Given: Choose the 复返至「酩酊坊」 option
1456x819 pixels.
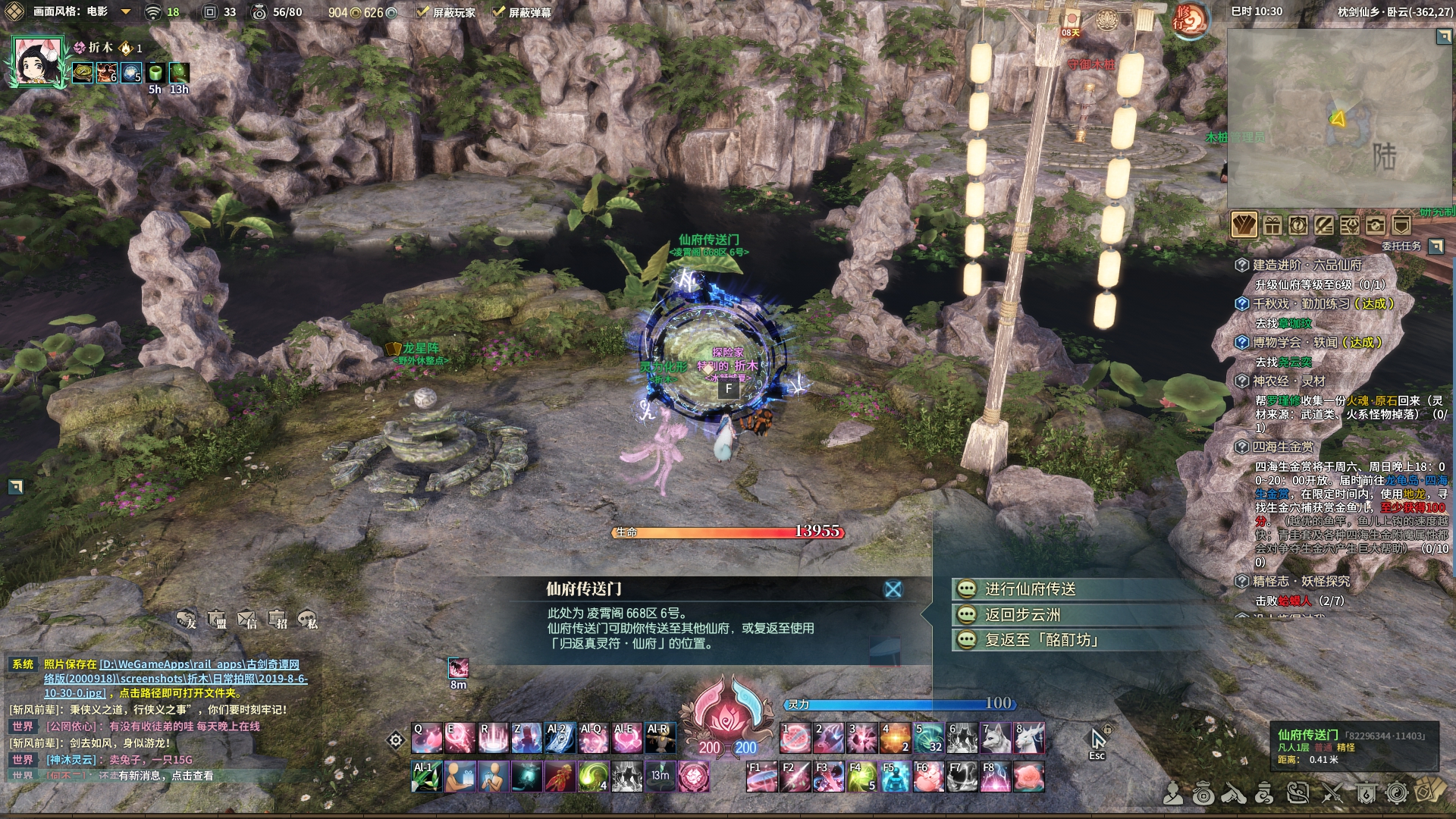Looking at the screenshot, I should (1041, 640).
